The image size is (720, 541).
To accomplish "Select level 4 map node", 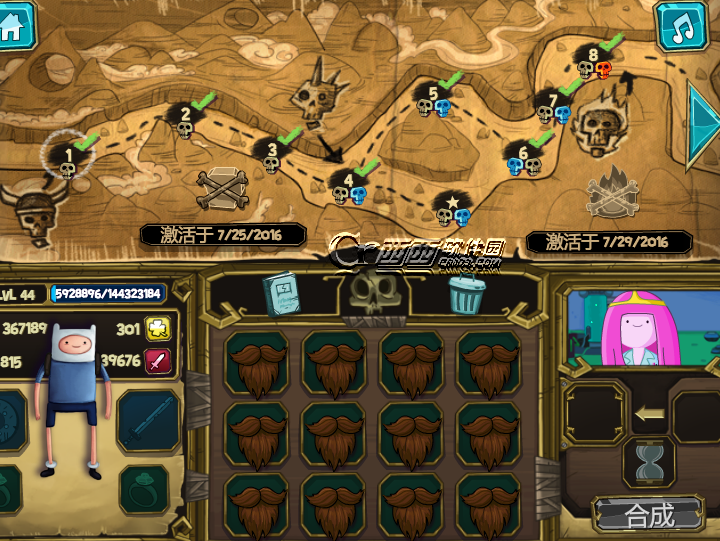I will (349, 184).
